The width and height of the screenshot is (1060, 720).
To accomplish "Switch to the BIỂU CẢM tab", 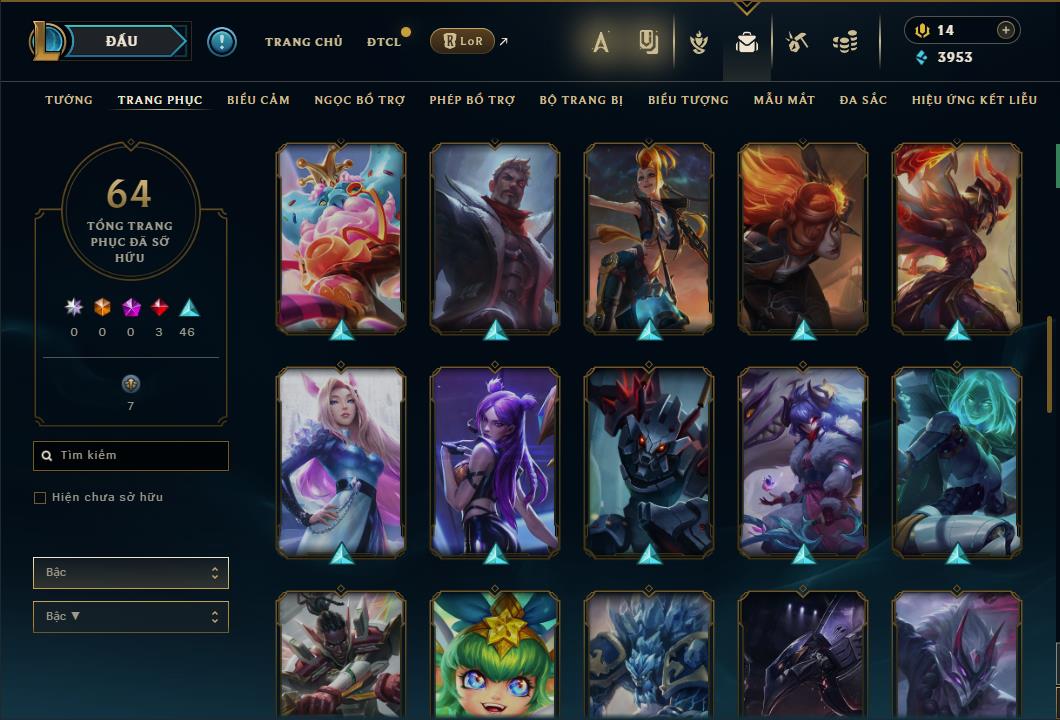I will tap(258, 100).
